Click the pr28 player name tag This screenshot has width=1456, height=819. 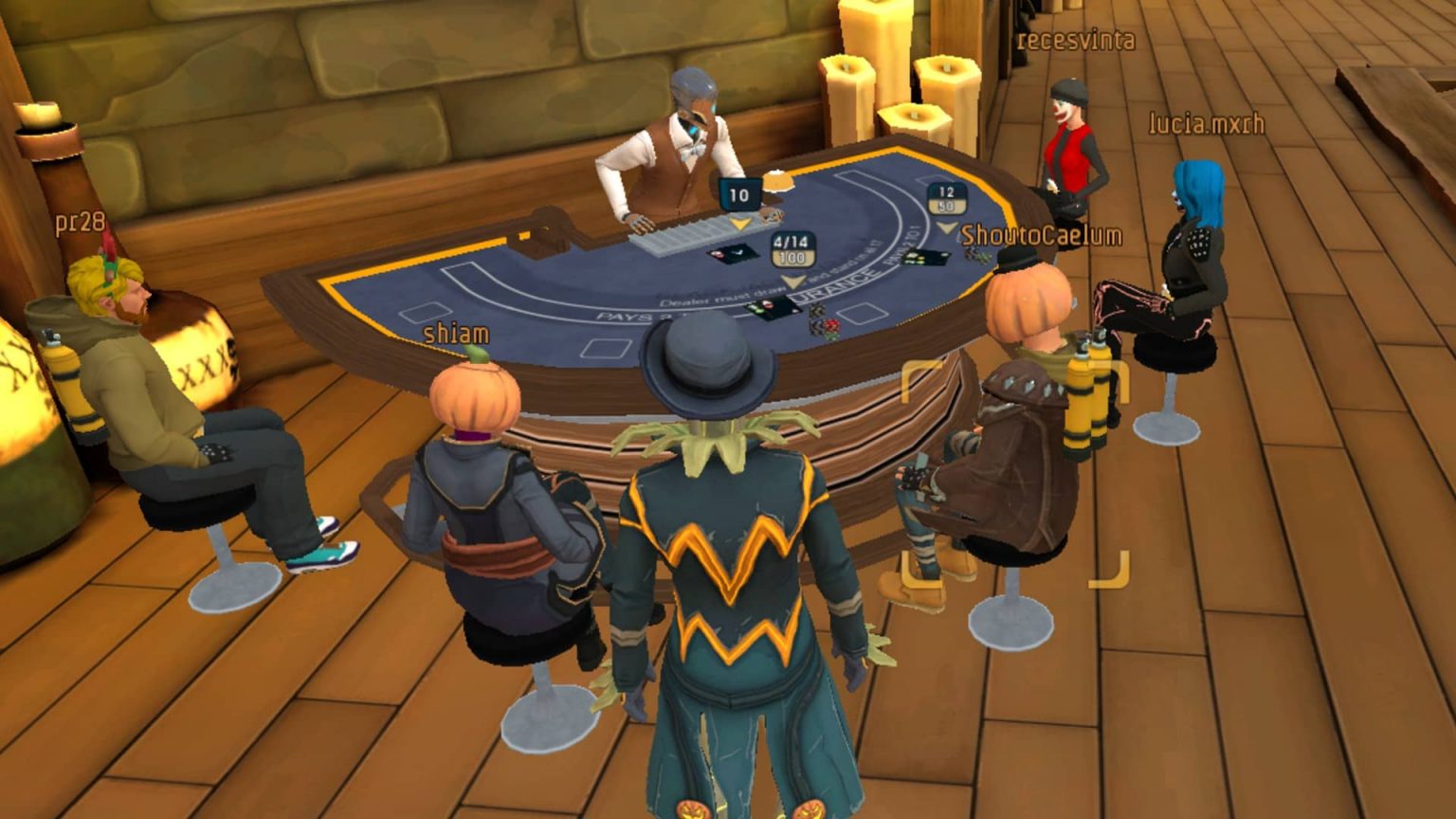click(x=80, y=223)
